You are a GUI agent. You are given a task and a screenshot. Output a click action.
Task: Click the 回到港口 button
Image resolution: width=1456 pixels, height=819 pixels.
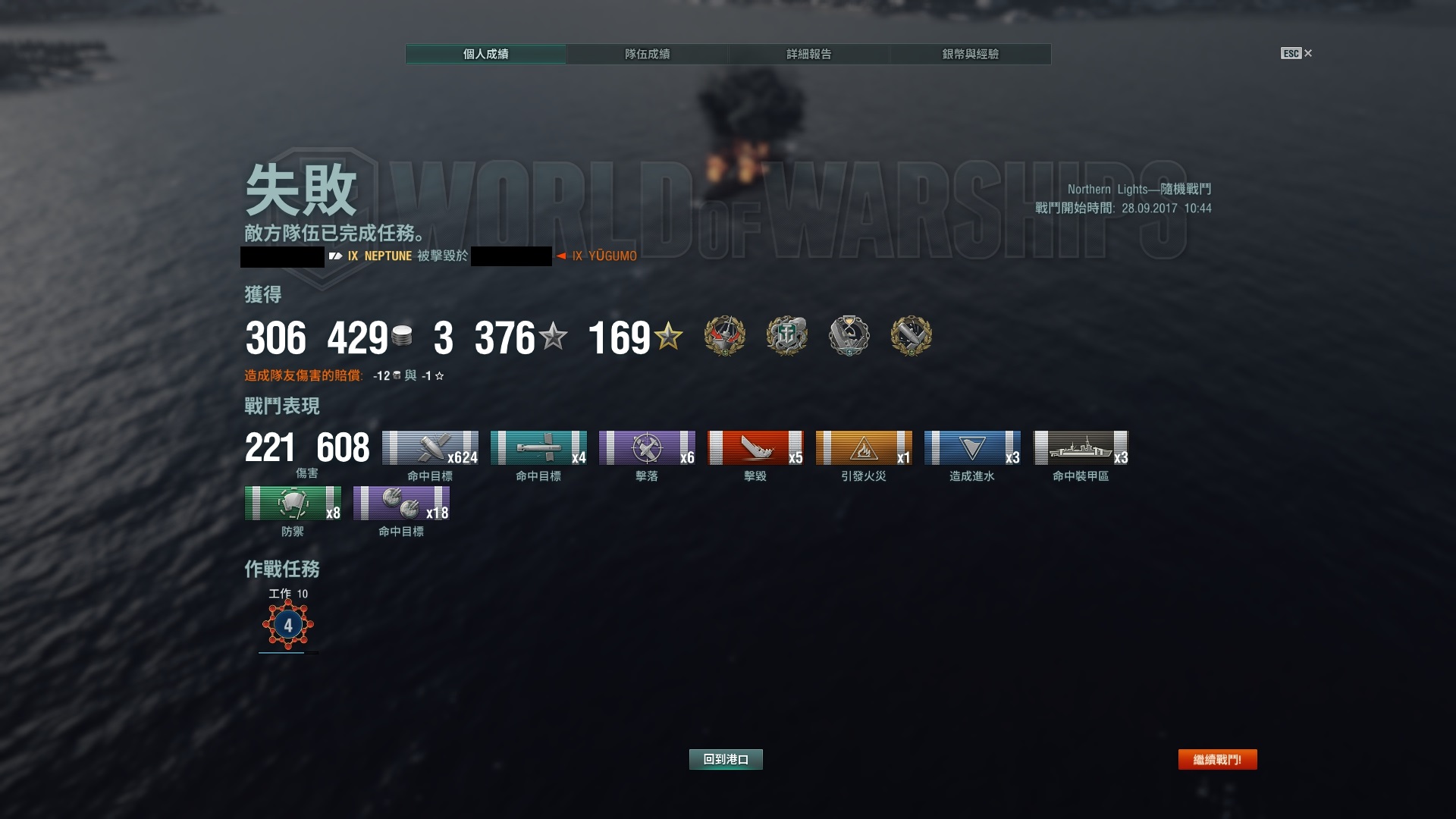(x=726, y=759)
